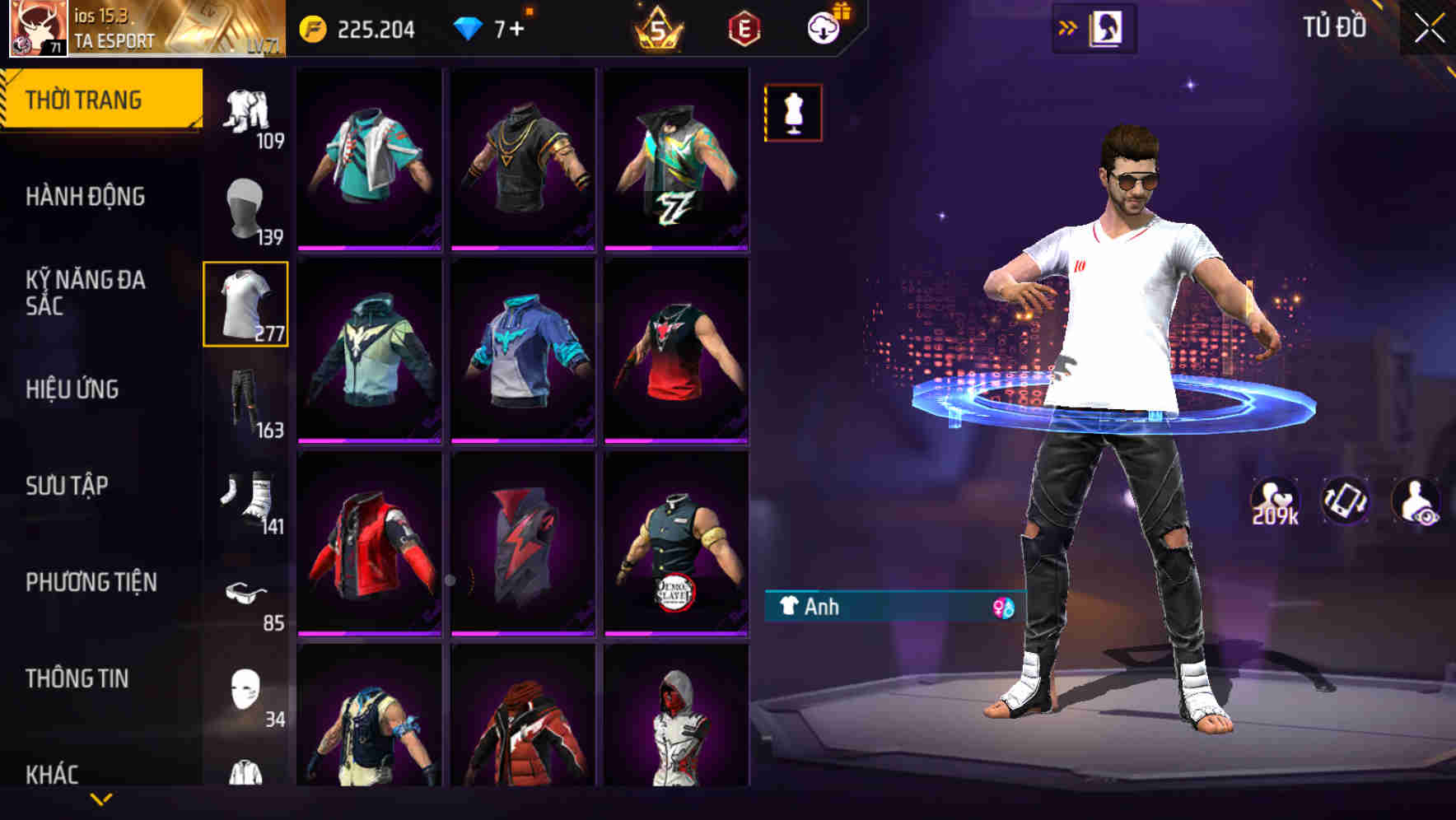Open the cloud gift download icon

pos(823,26)
